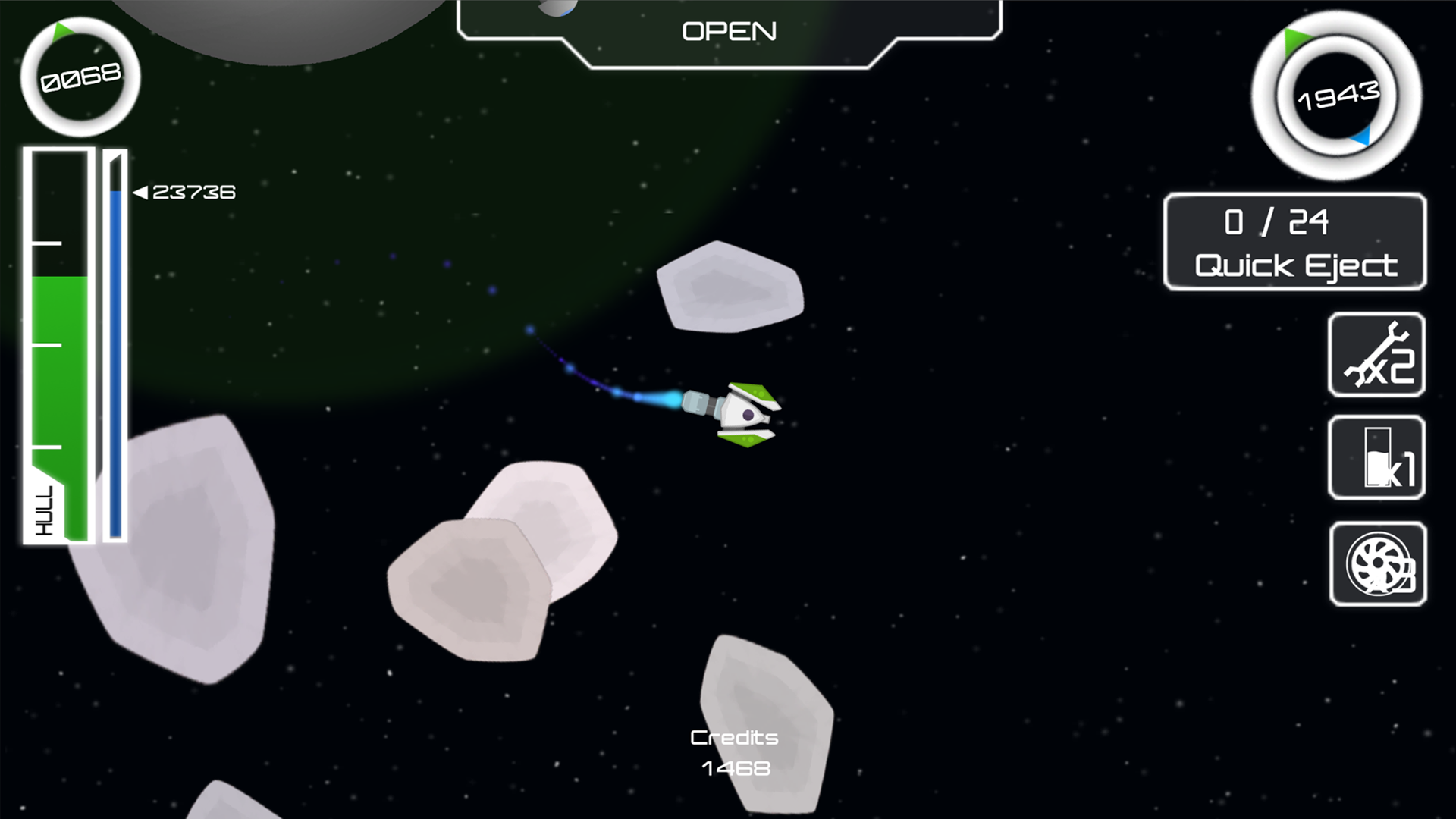Click the 1943 circular gauge

(1338, 96)
